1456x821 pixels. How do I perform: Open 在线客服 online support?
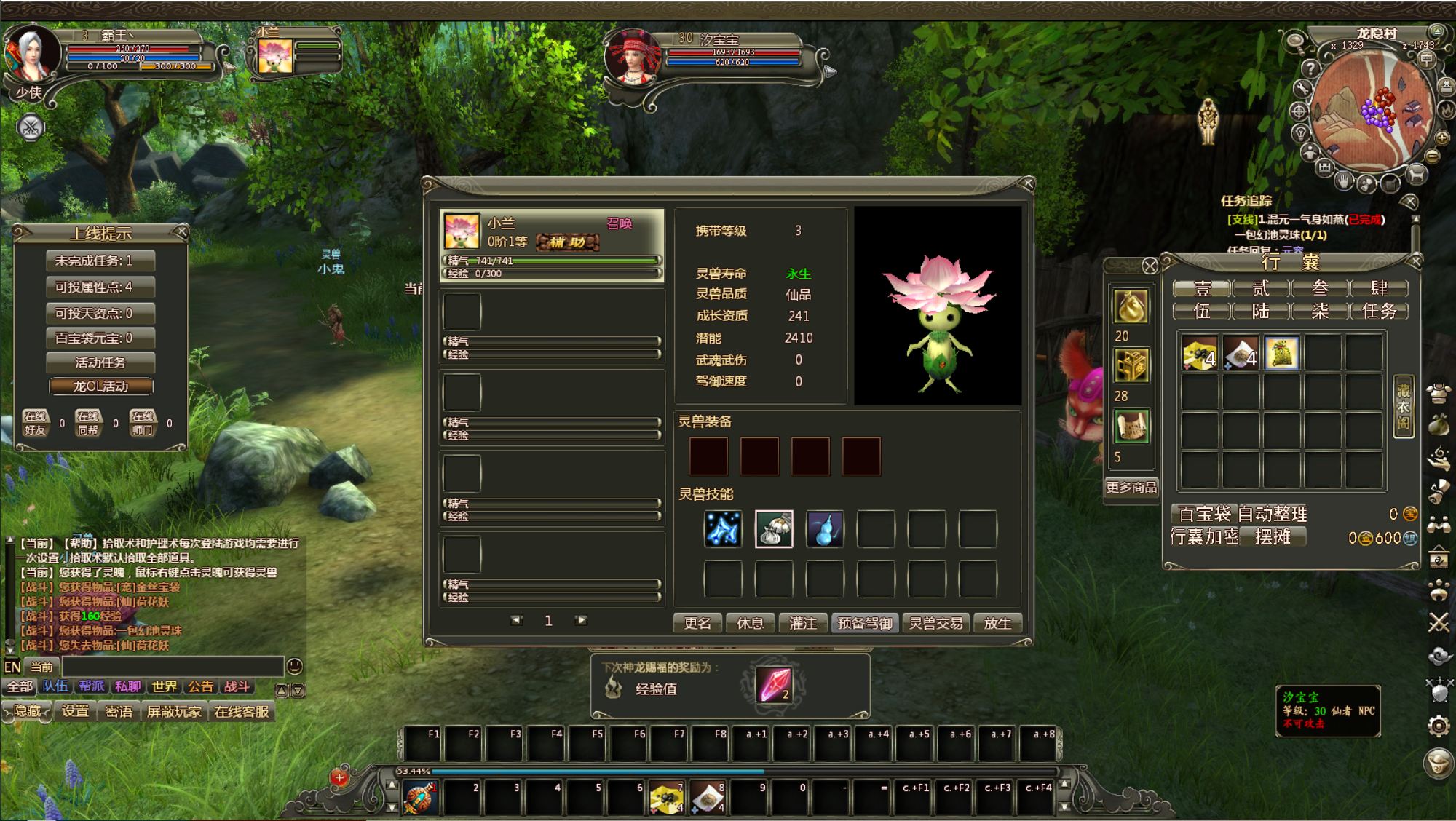[x=242, y=712]
